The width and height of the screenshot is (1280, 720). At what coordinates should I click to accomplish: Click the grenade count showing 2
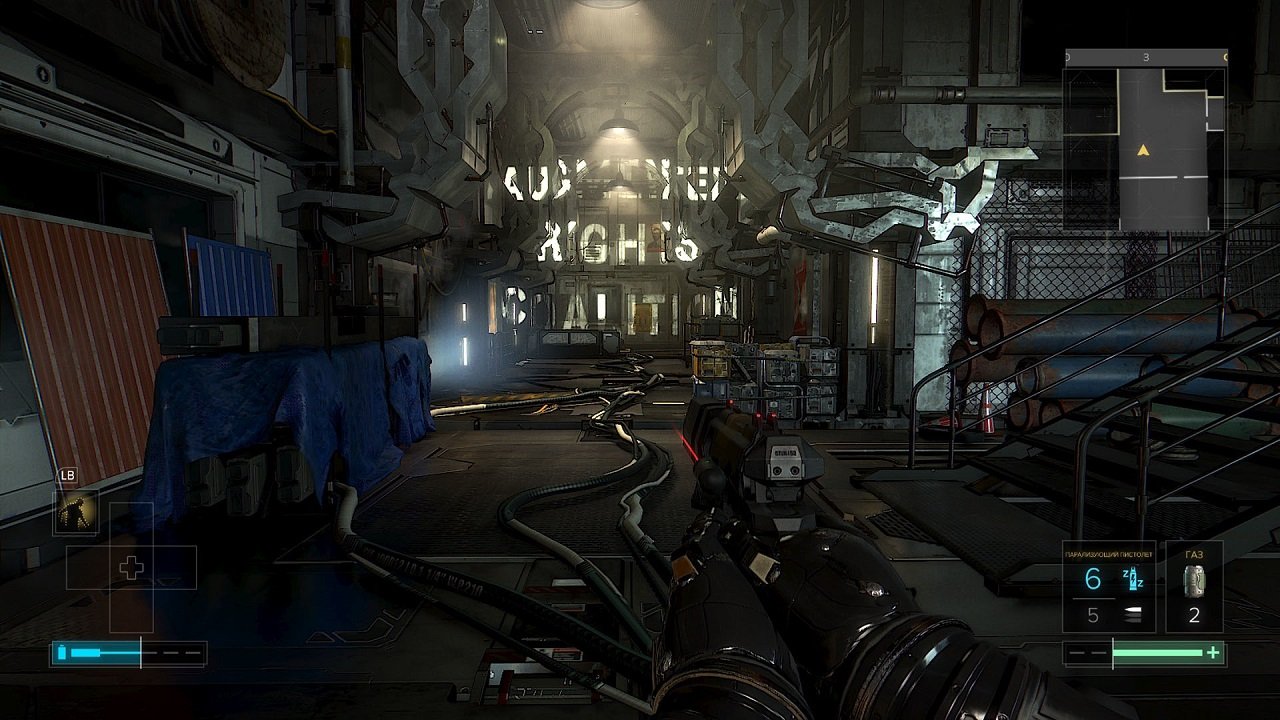point(1194,615)
